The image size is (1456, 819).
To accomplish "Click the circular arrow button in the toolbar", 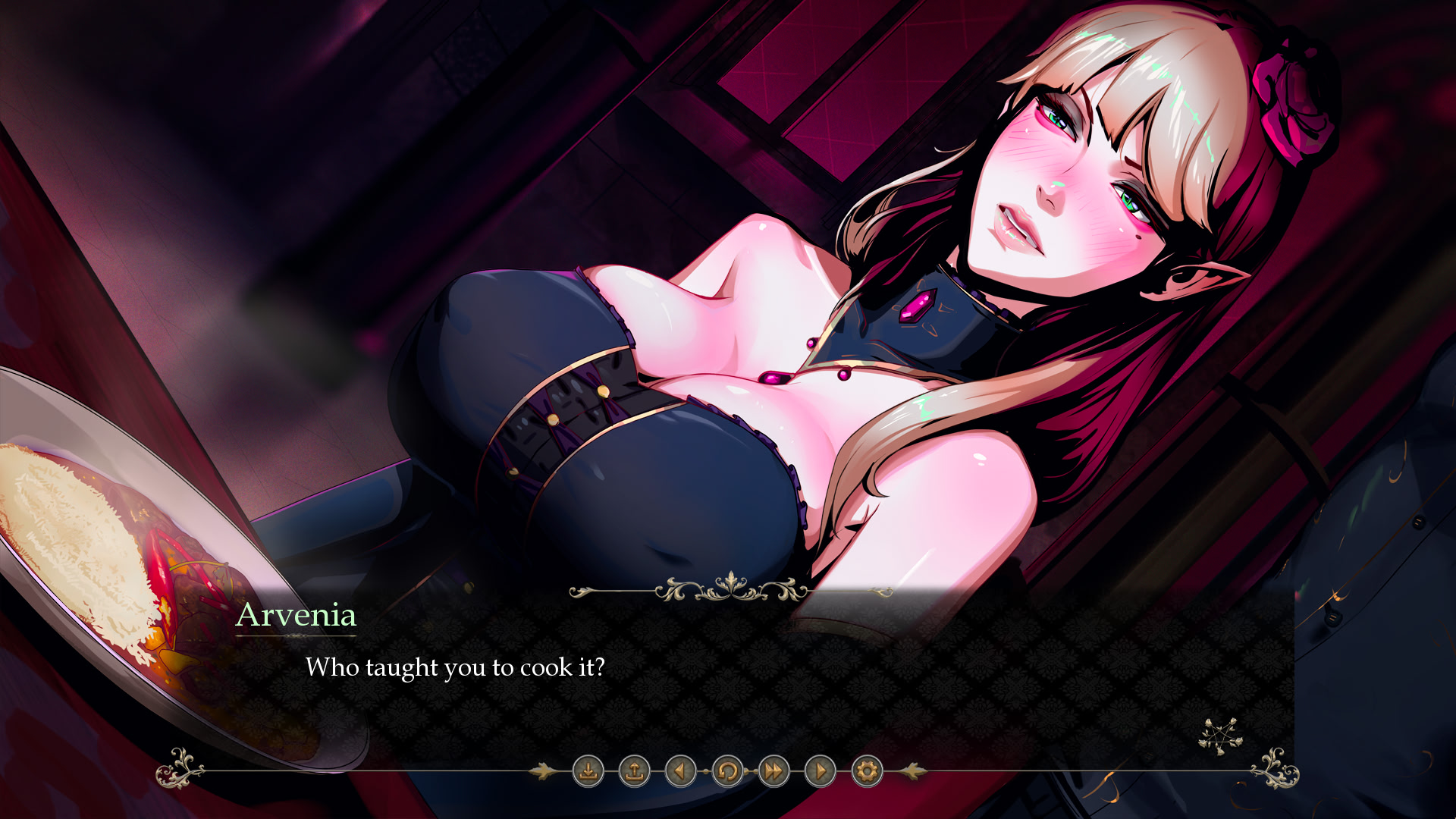I will click(727, 771).
